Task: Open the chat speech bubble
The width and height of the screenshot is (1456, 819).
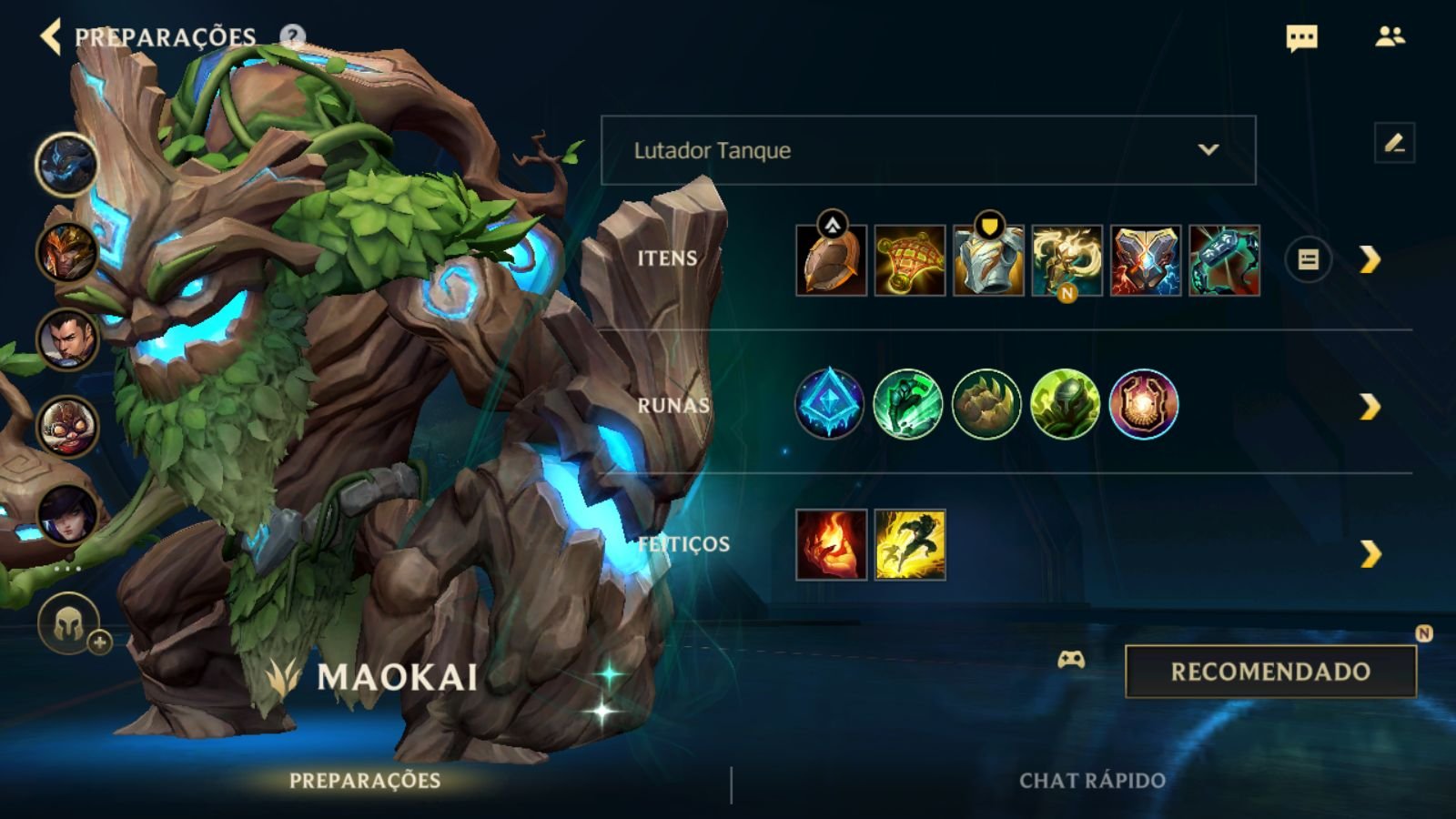Action: click(x=1301, y=38)
